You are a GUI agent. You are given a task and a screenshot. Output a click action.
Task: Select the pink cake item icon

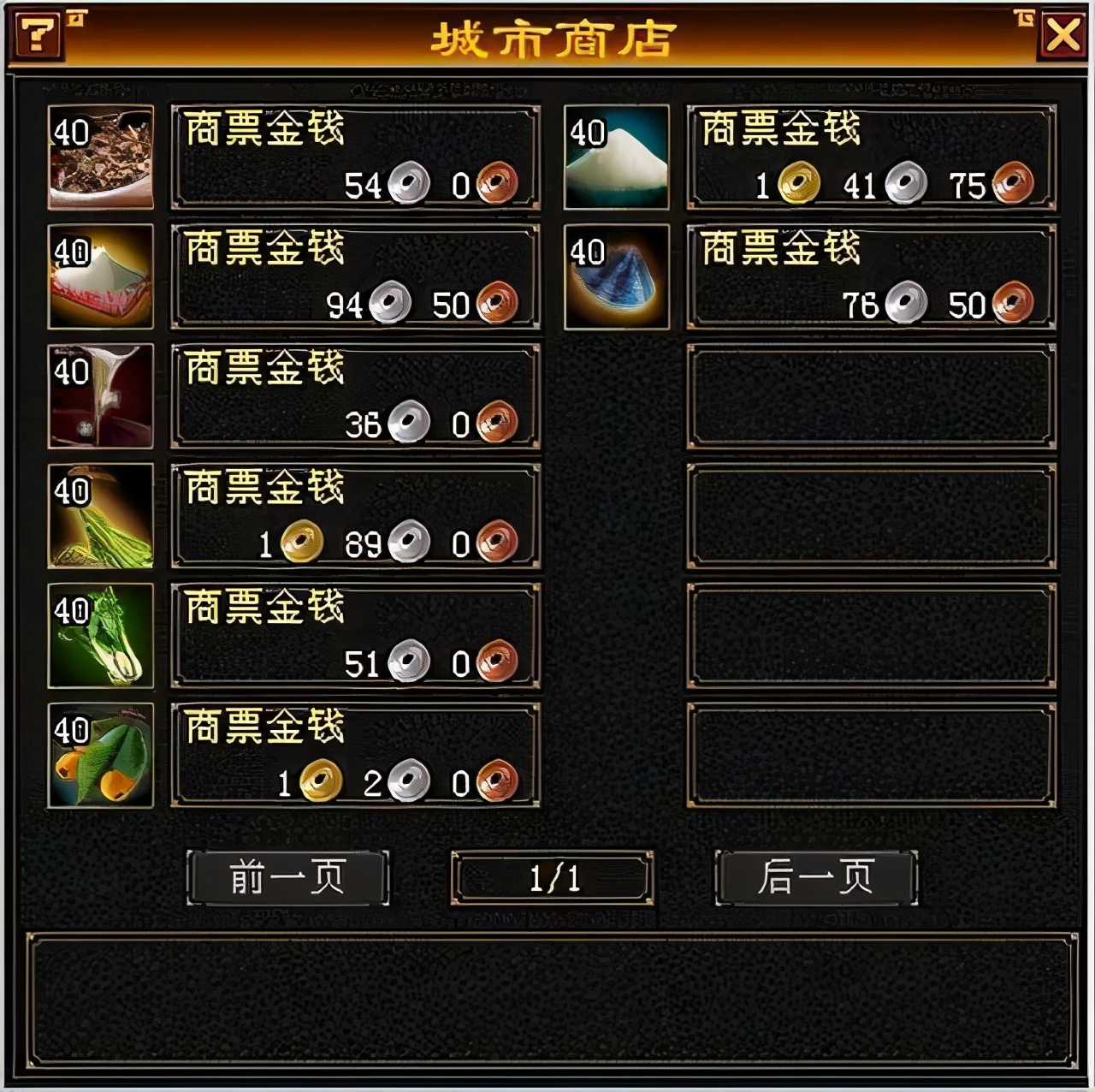pyautogui.click(x=101, y=276)
